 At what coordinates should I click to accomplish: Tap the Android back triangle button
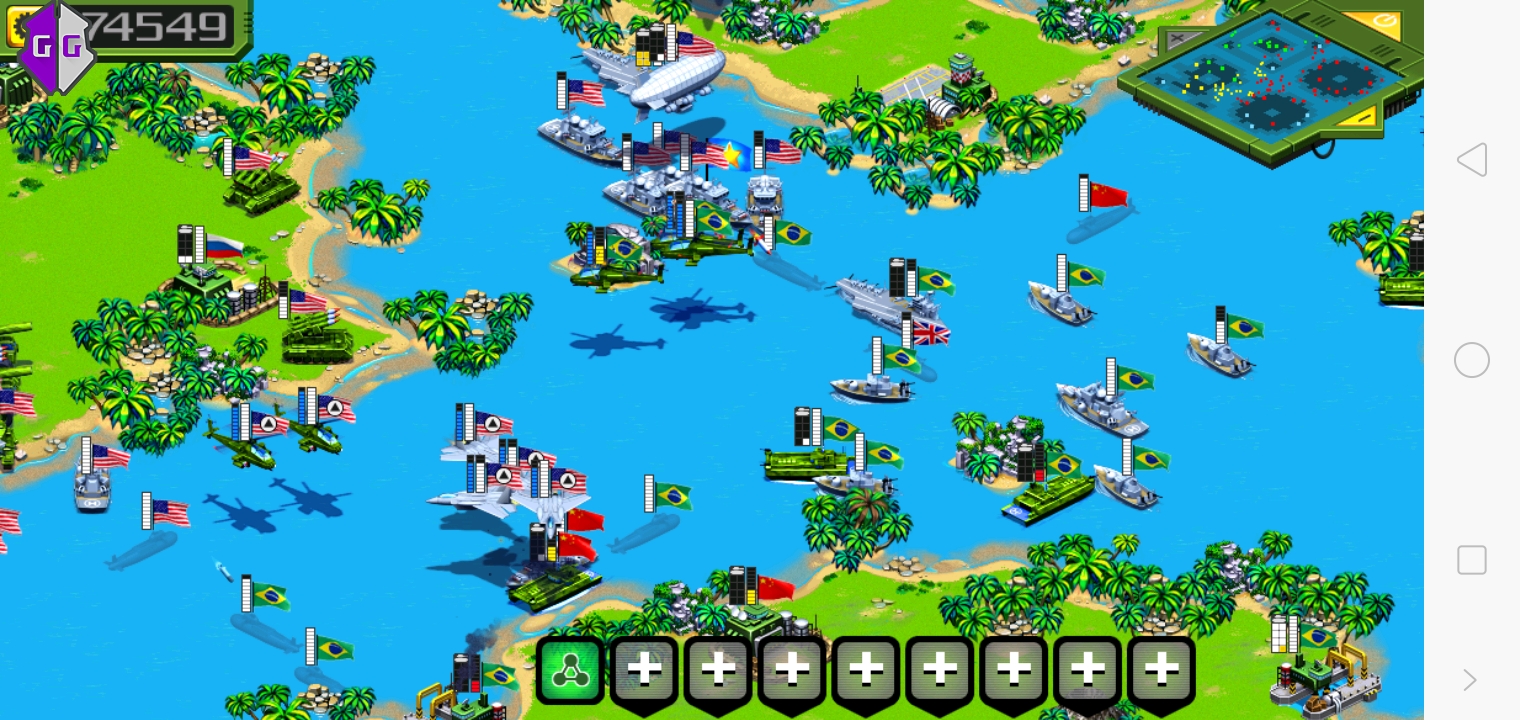click(x=1471, y=160)
